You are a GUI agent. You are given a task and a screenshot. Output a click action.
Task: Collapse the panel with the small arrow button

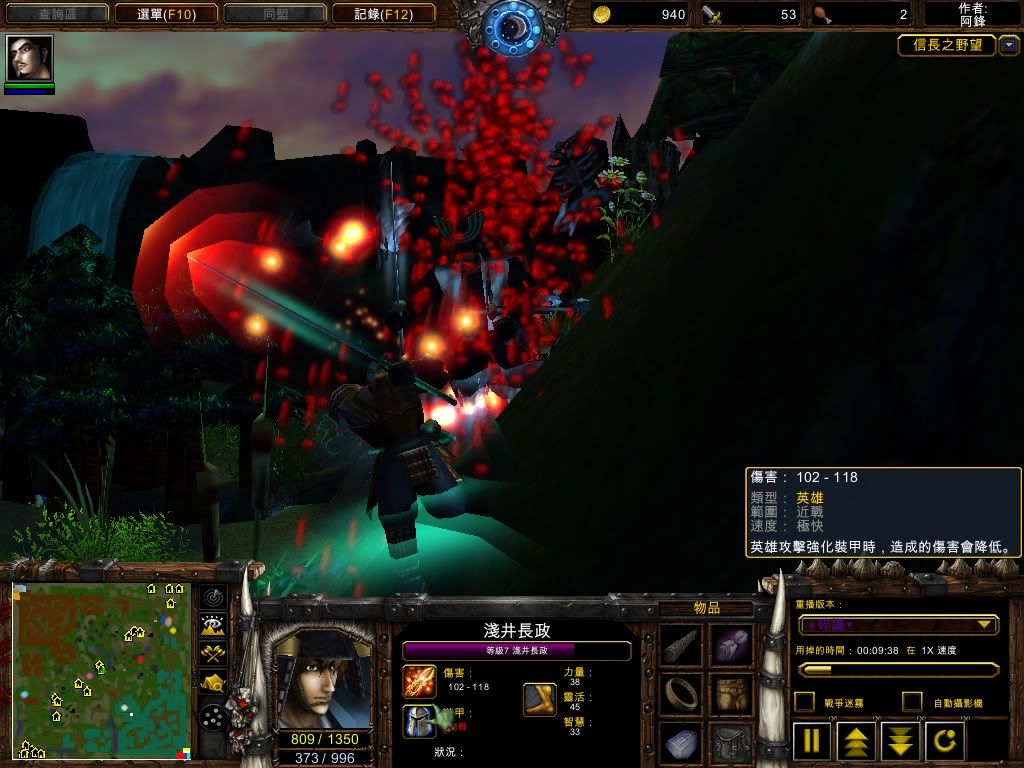coord(1009,46)
